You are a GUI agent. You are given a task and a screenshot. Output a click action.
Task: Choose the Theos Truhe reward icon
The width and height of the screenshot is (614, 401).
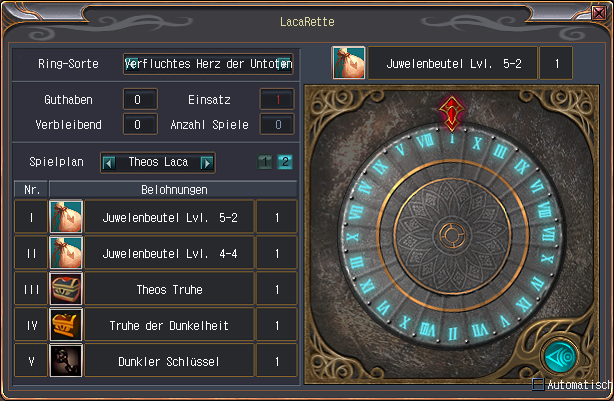(x=65, y=289)
